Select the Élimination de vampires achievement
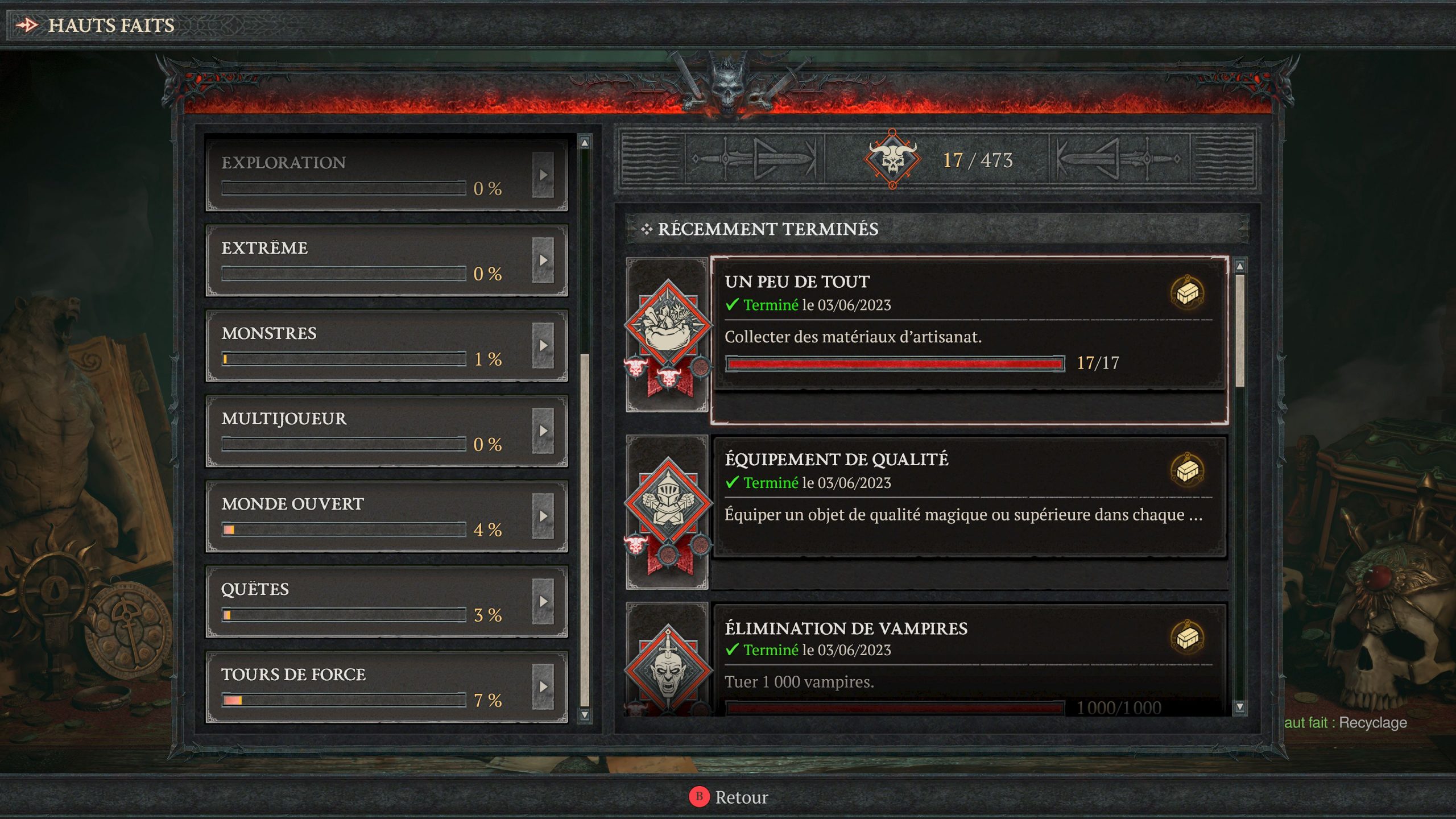 tap(967, 660)
